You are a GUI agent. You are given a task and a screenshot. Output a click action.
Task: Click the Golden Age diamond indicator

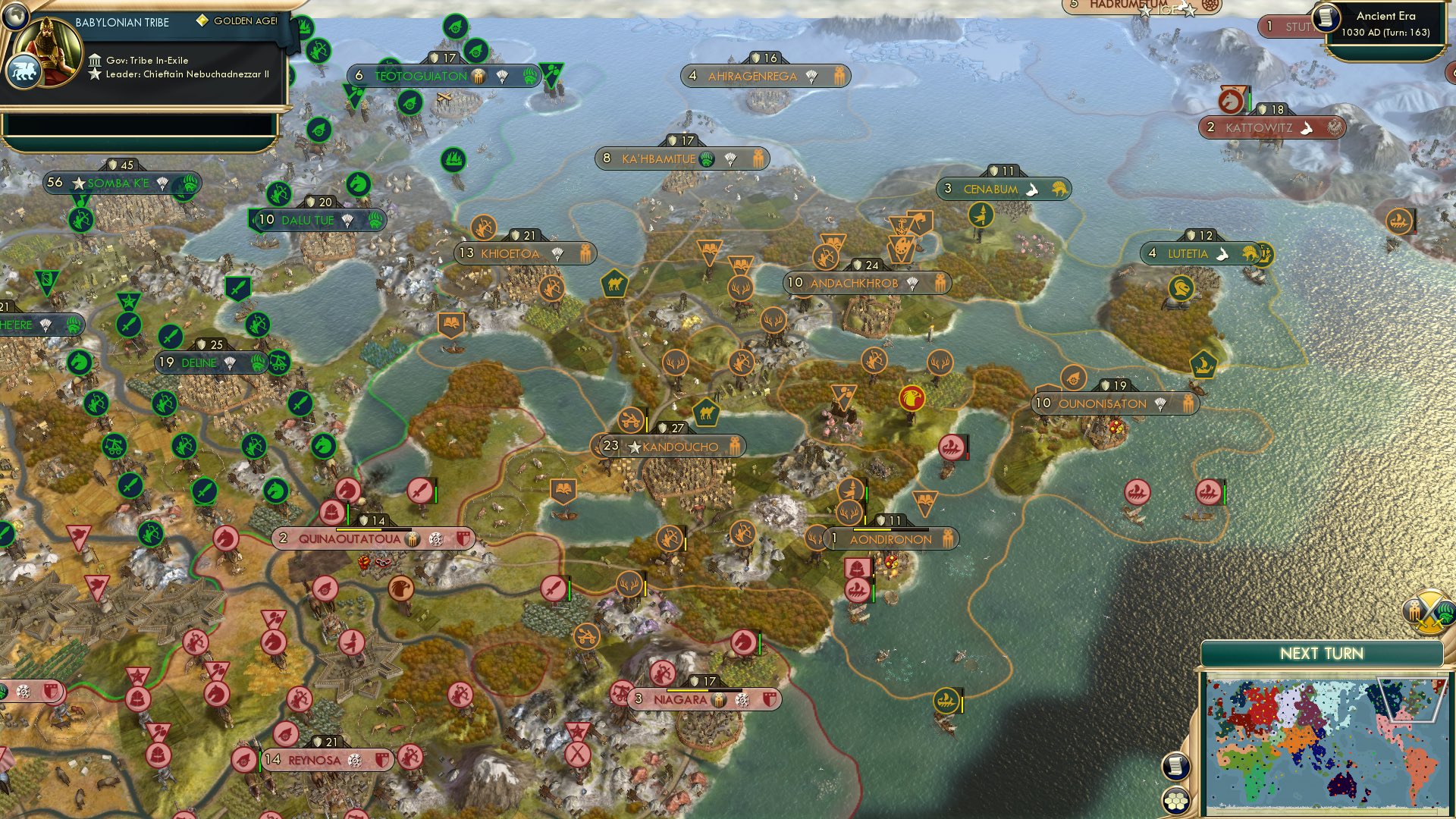click(x=202, y=24)
